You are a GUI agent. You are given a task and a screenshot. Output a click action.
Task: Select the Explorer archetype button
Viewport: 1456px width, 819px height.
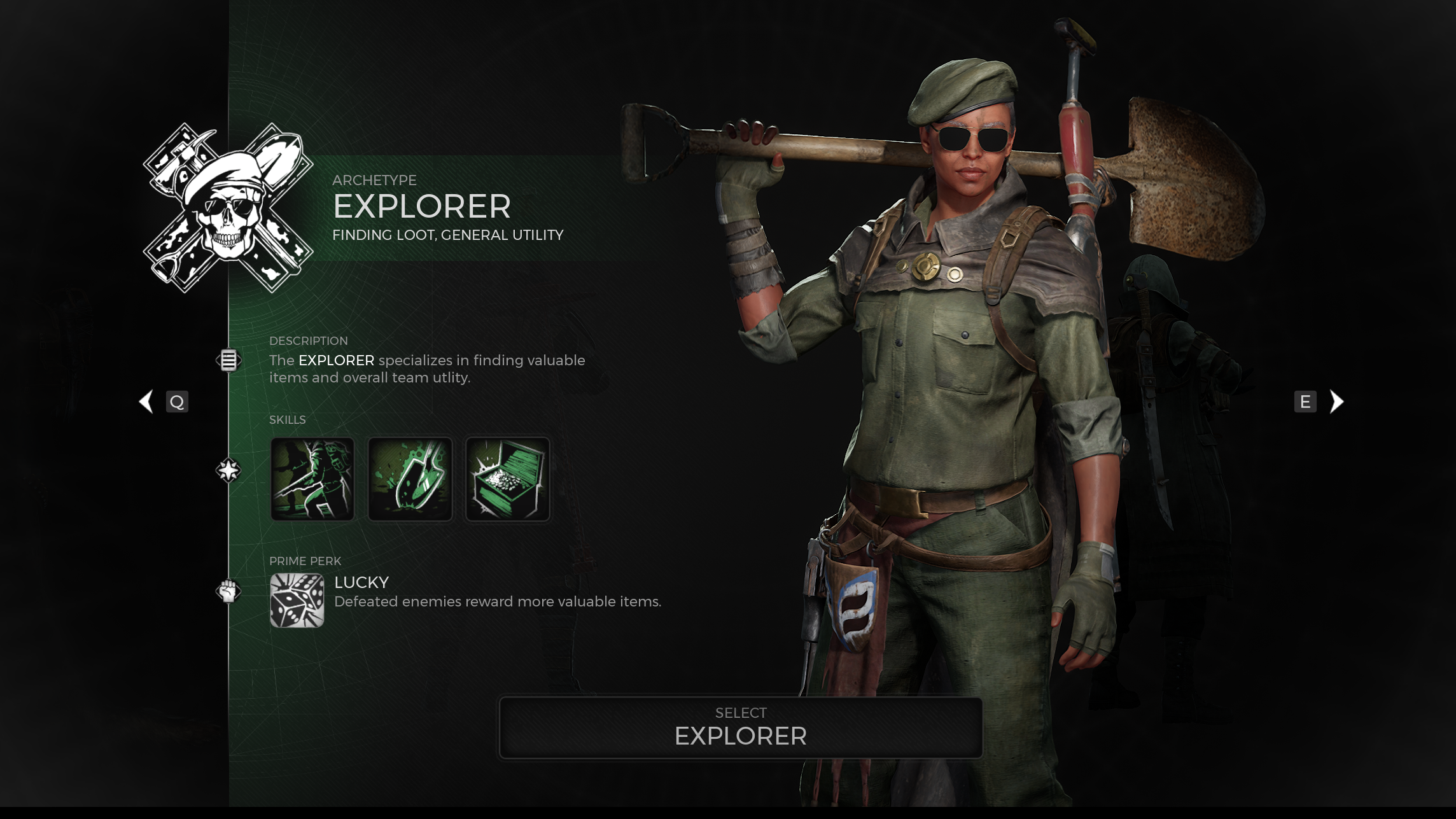point(741,727)
